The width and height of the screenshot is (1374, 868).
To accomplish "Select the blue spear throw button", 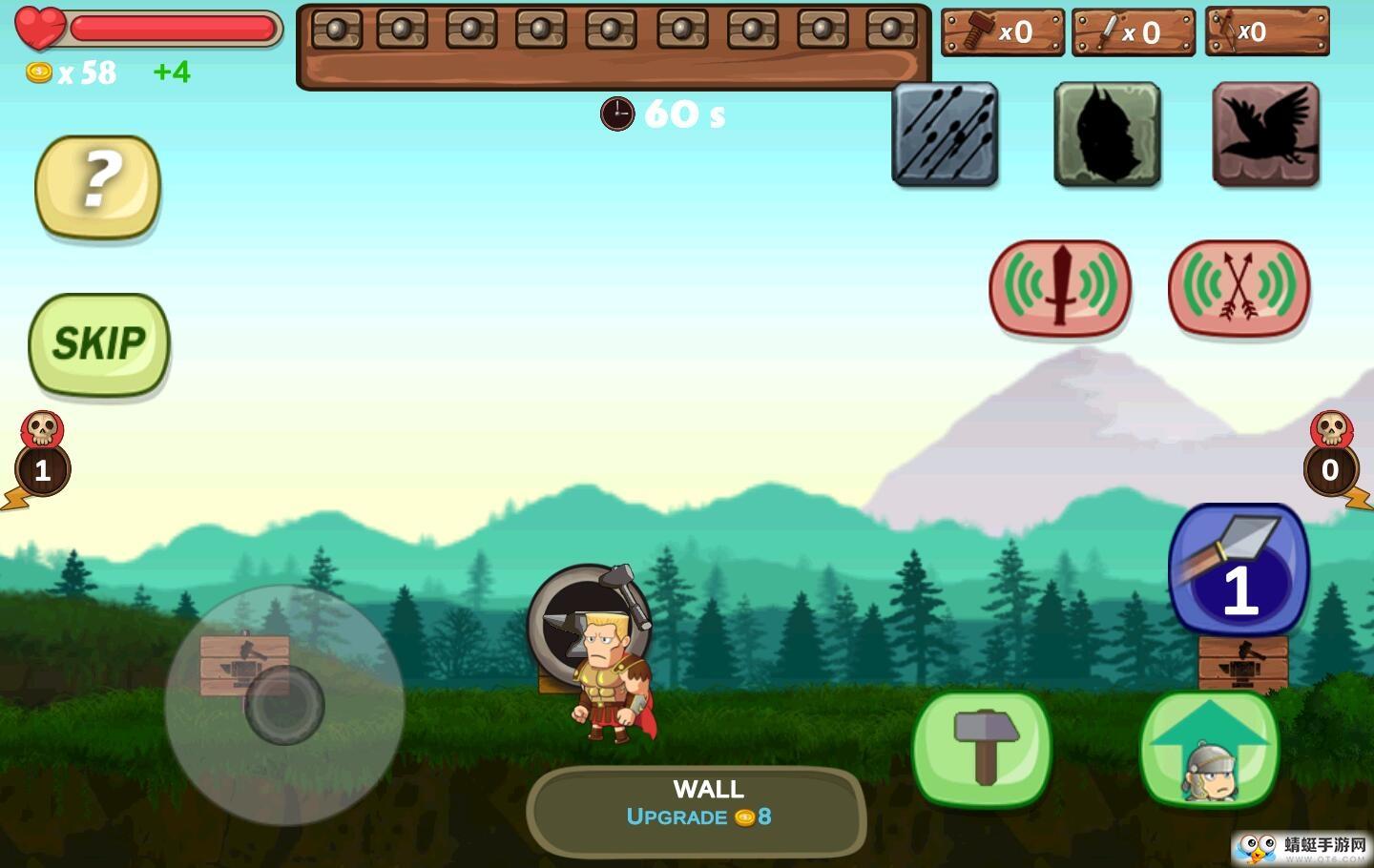I will pos(1239,568).
